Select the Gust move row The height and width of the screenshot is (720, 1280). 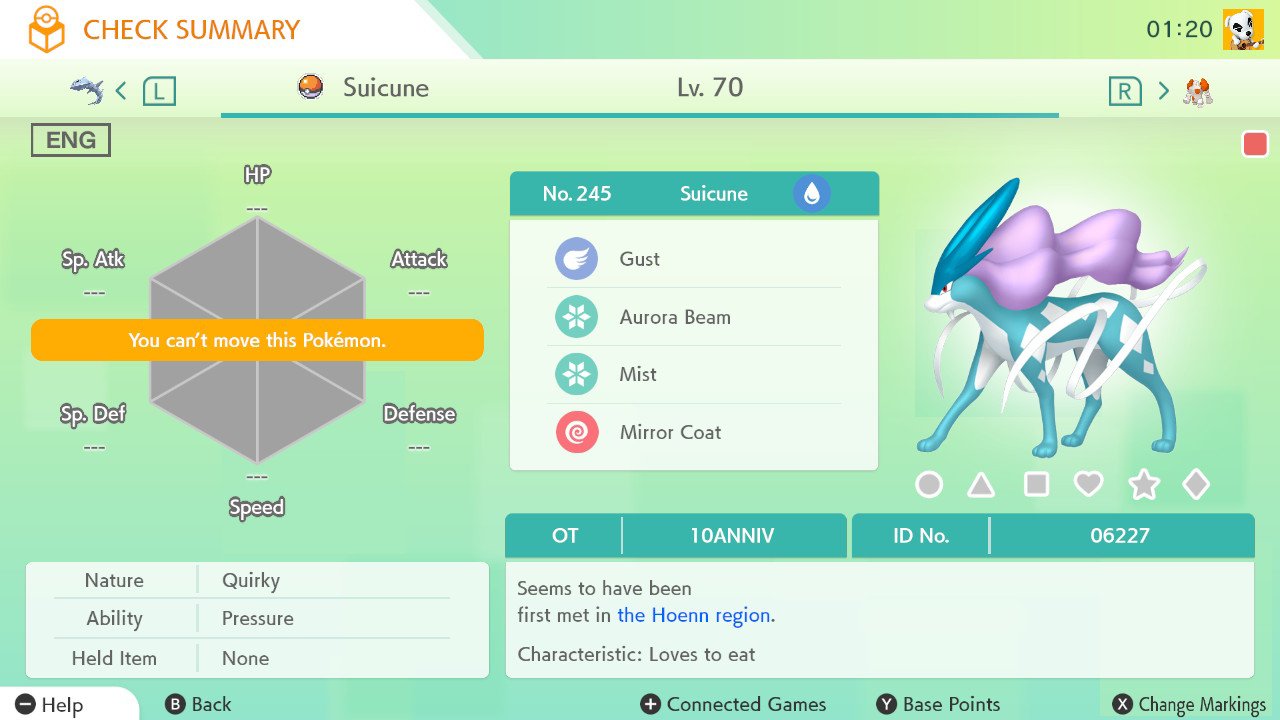point(693,259)
